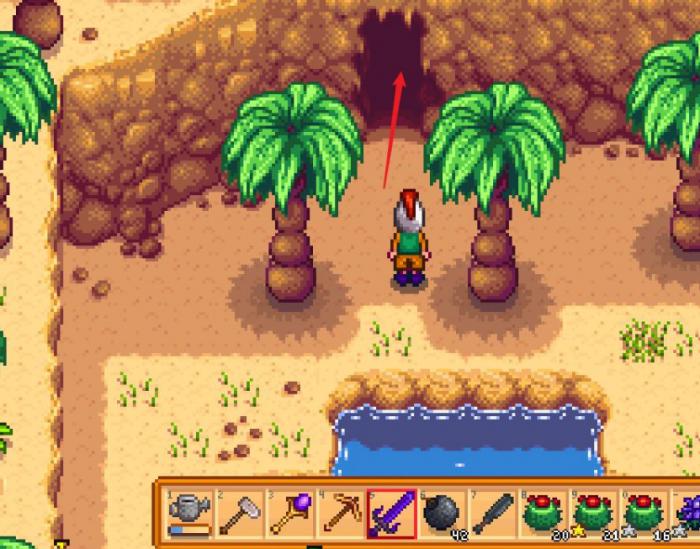The width and height of the screenshot is (700, 549).
Task: Select the bomb stack of 42
Action: pyautogui.click(x=443, y=514)
